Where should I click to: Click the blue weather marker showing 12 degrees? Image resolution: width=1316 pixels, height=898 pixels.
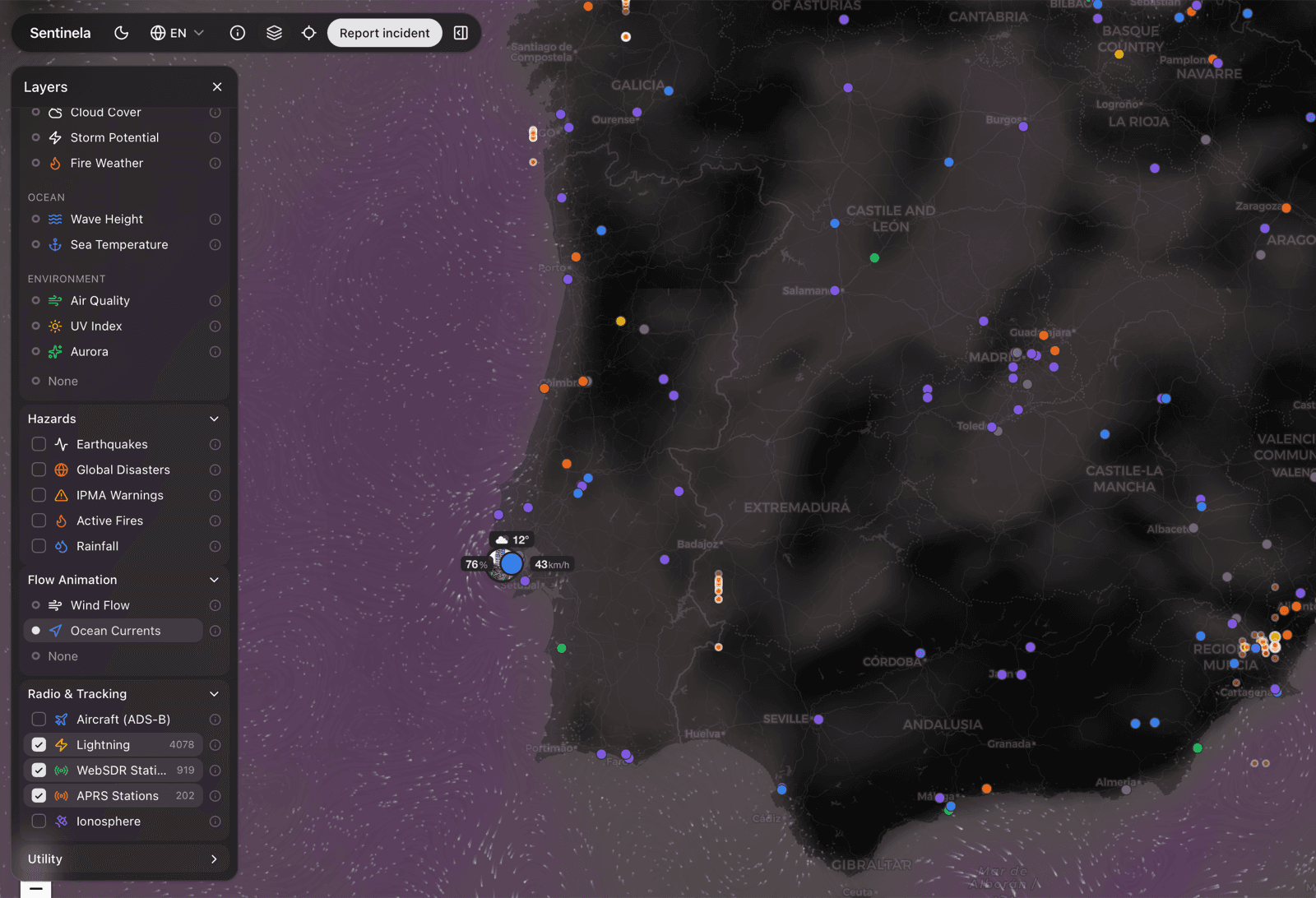512,564
